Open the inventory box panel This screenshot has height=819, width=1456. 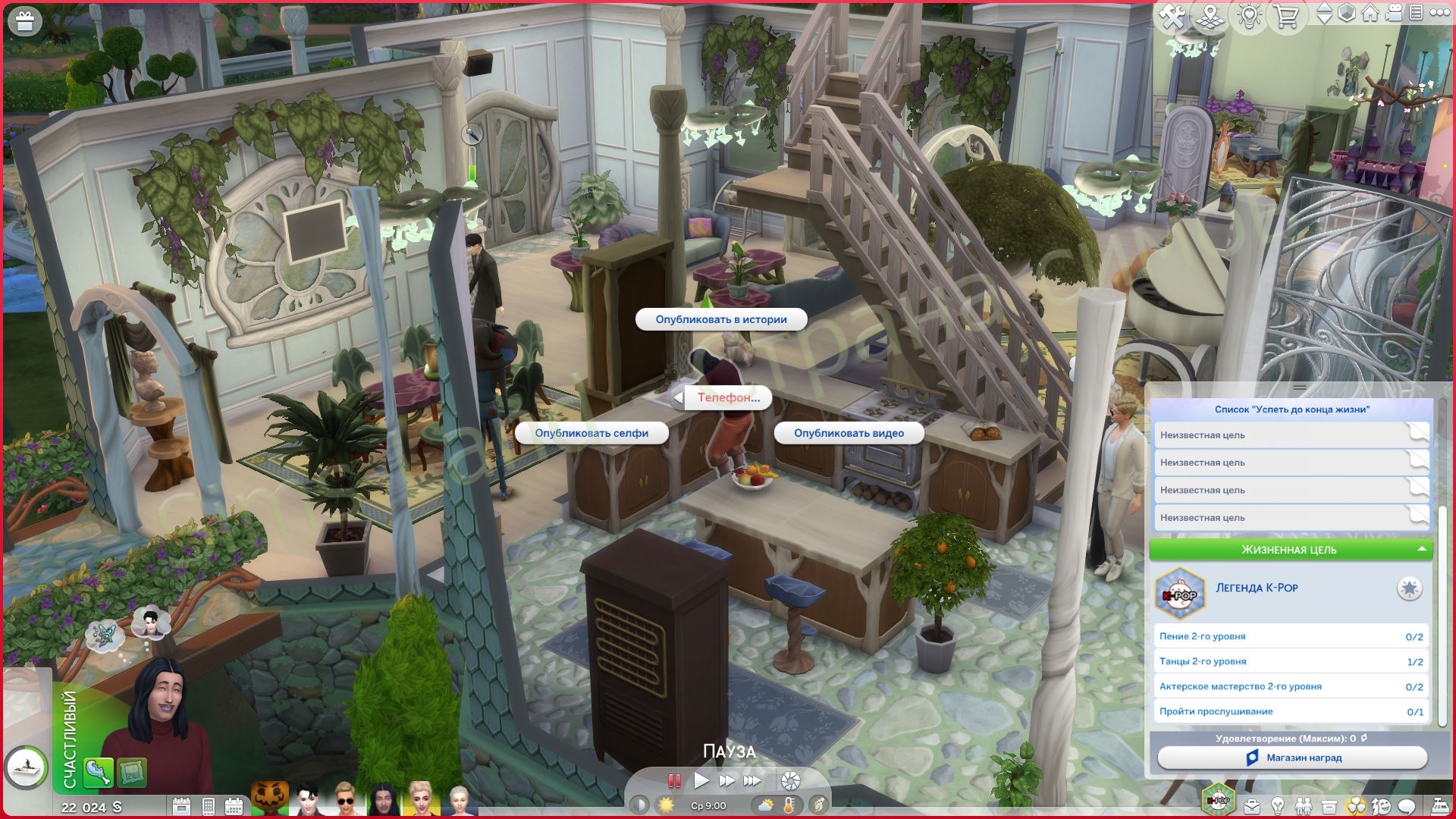1329,805
